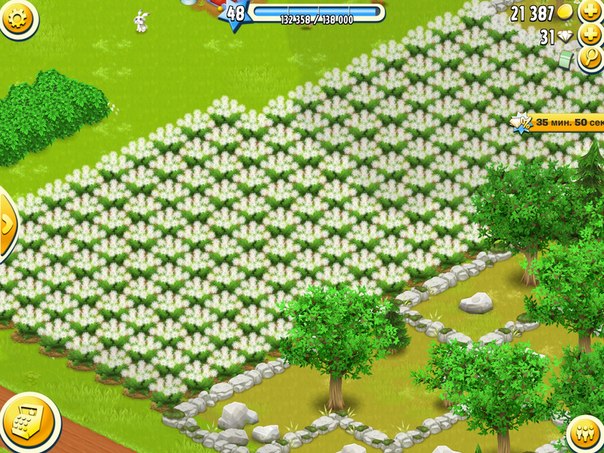Tap the magnifying glass search button
This screenshot has height=453, width=604.
(x=590, y=59)
